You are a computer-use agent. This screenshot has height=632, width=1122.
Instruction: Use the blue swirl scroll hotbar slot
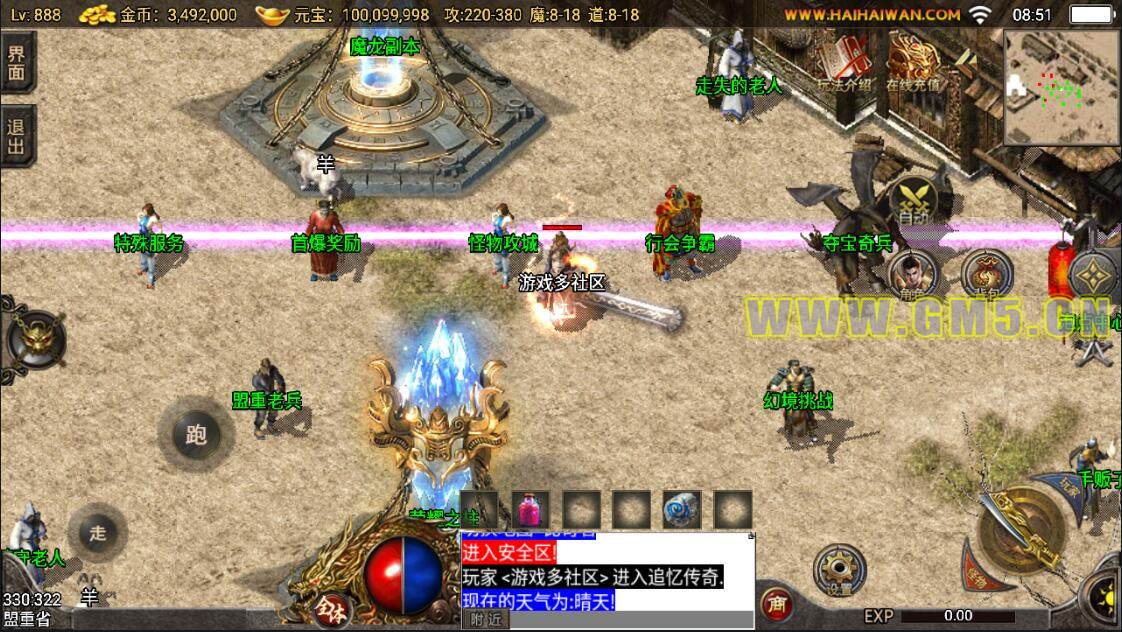(681, 510)
